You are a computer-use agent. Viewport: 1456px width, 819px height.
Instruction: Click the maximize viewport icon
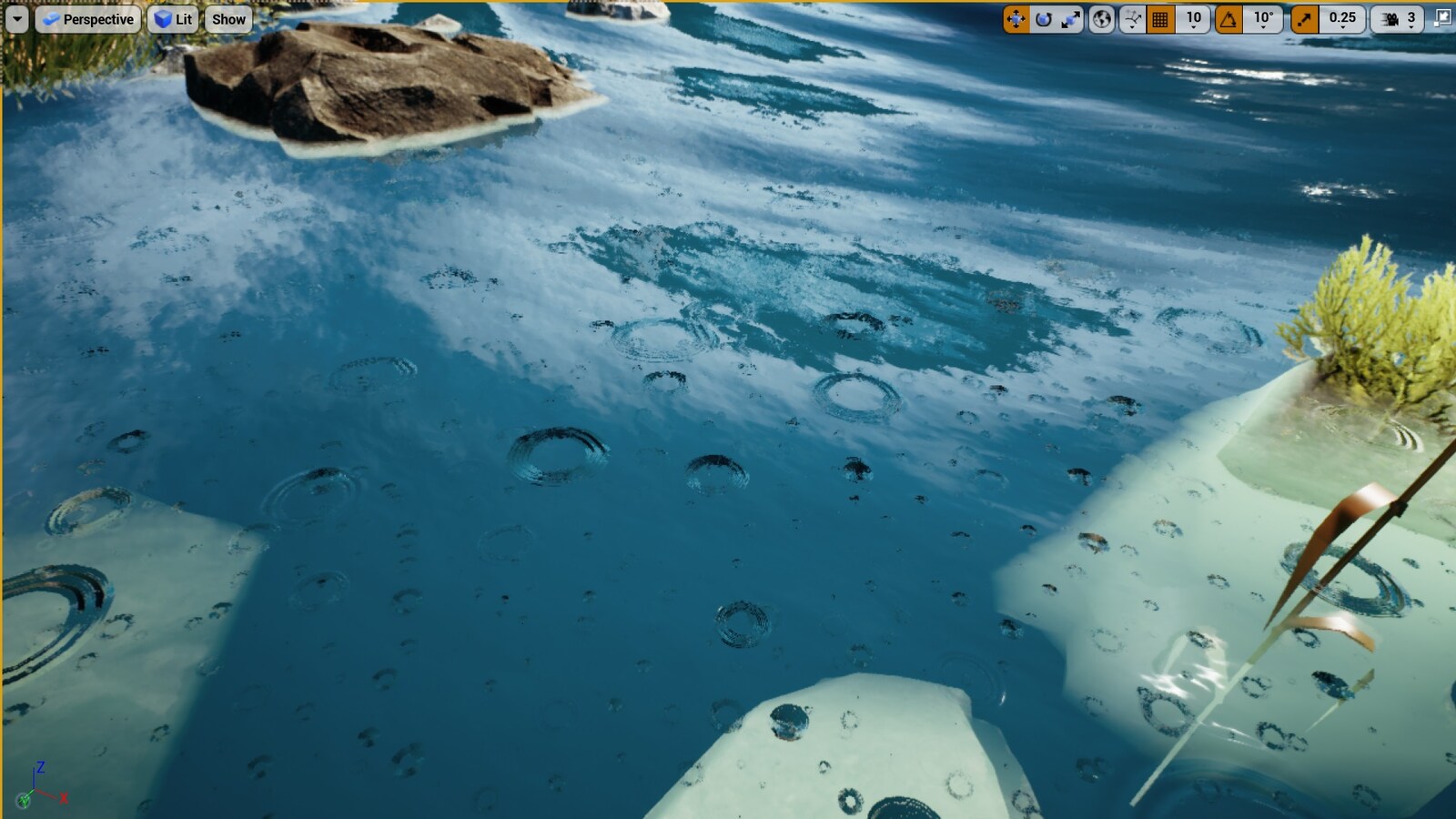1445,16
